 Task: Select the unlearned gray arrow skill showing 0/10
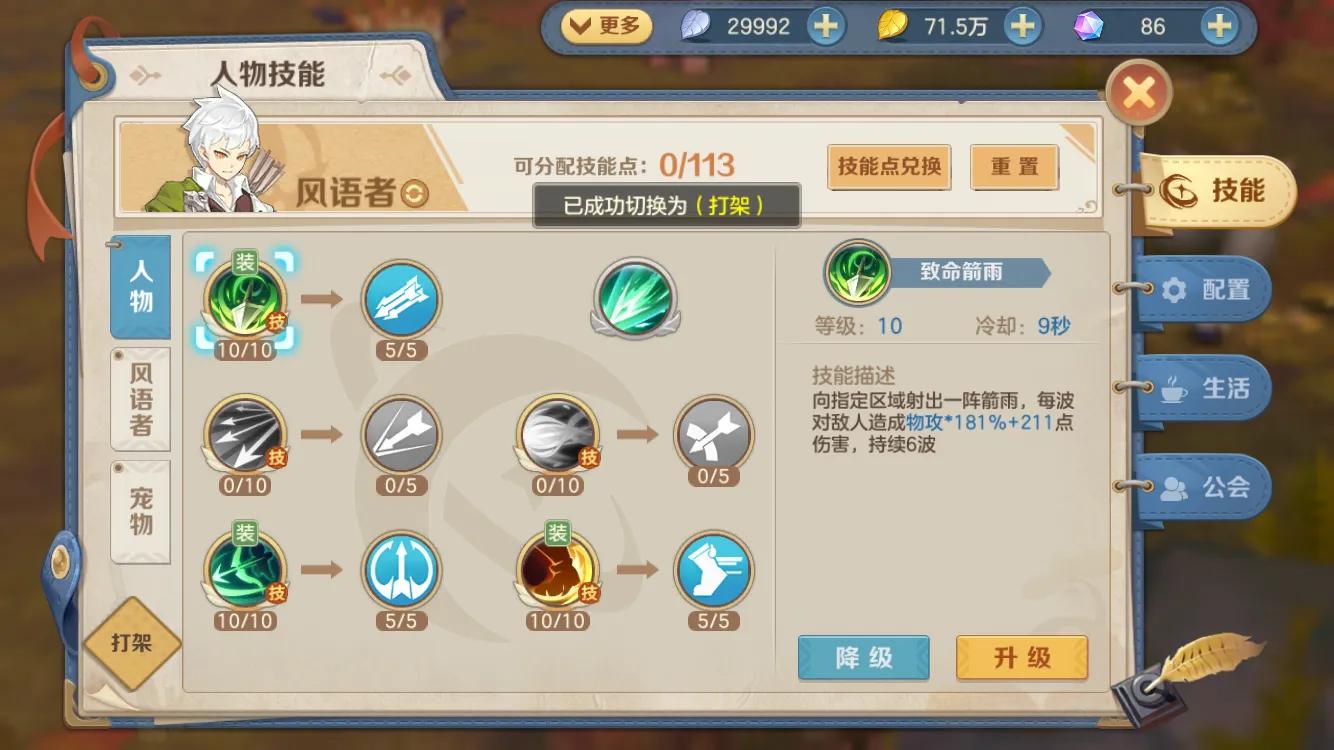click(x=247, y=437)
